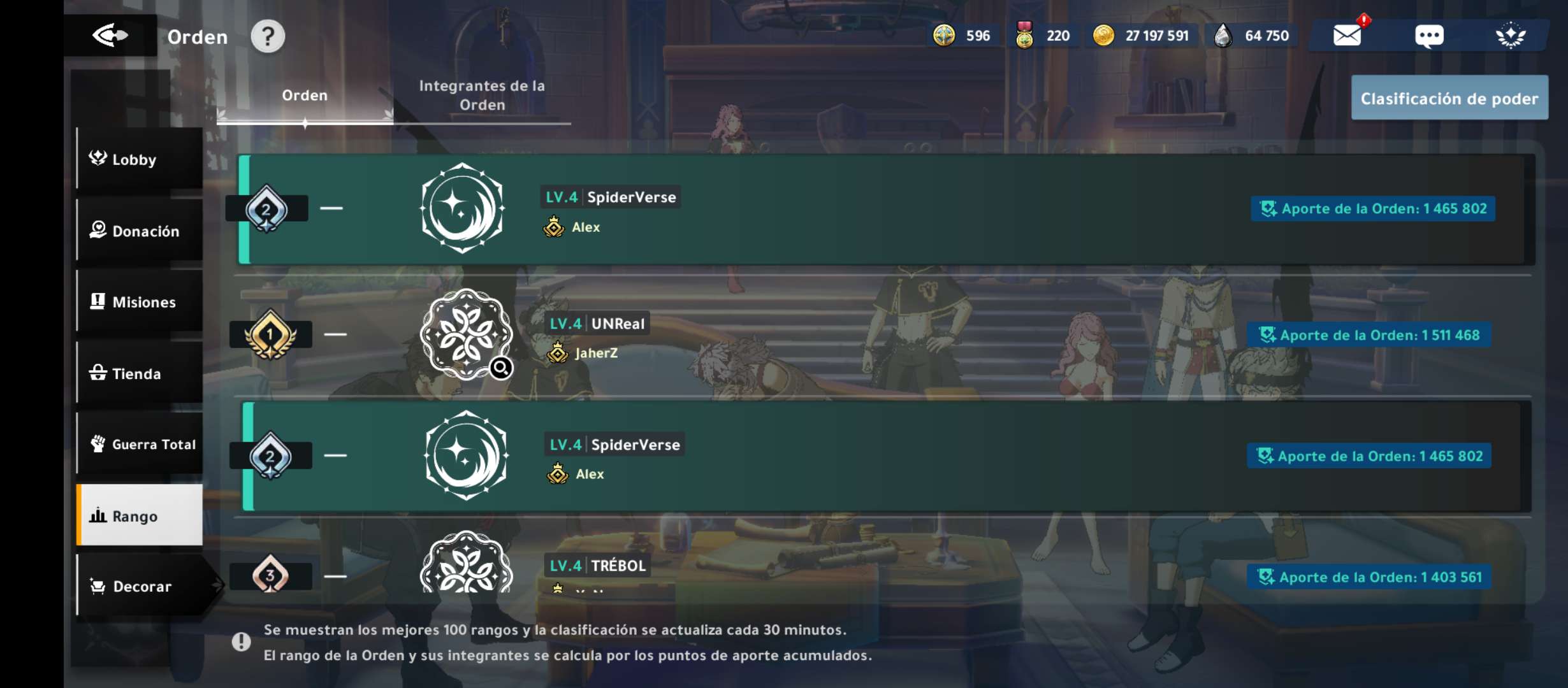This screenshot has height=688, width=1568.
Task: Go back with the arrow button
Action: [110, 36]
